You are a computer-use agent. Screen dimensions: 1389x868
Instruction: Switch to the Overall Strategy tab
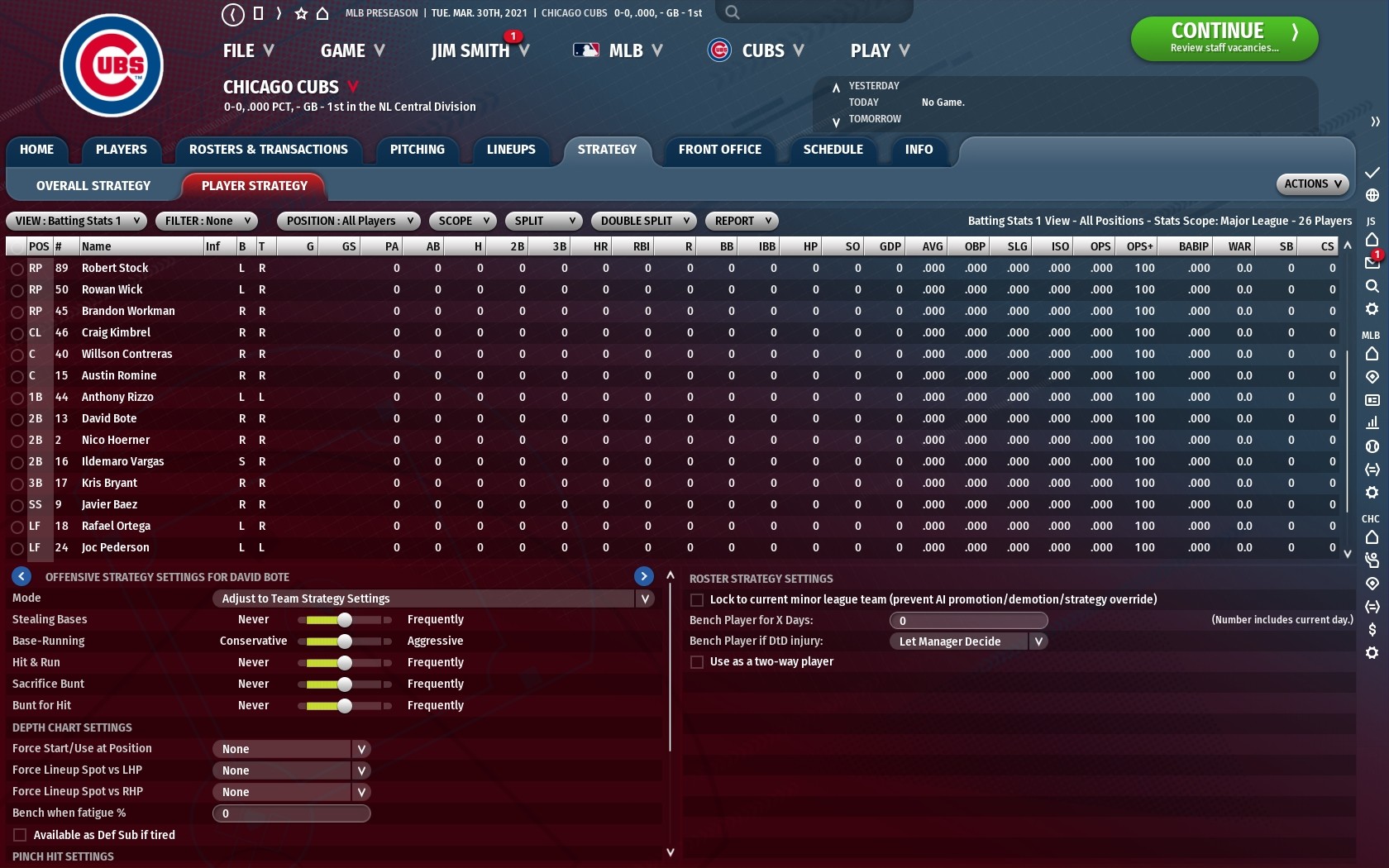click(x=91, y=185)
